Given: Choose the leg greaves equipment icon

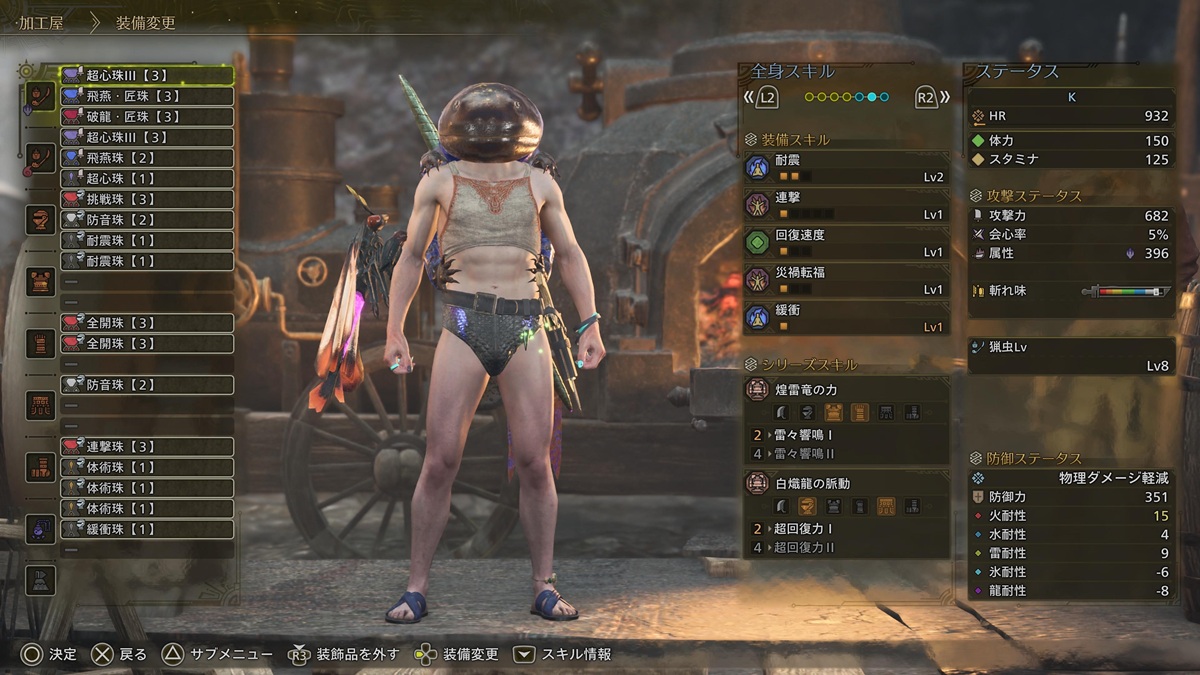Looking at the screenshot, I should click(41, 466).
